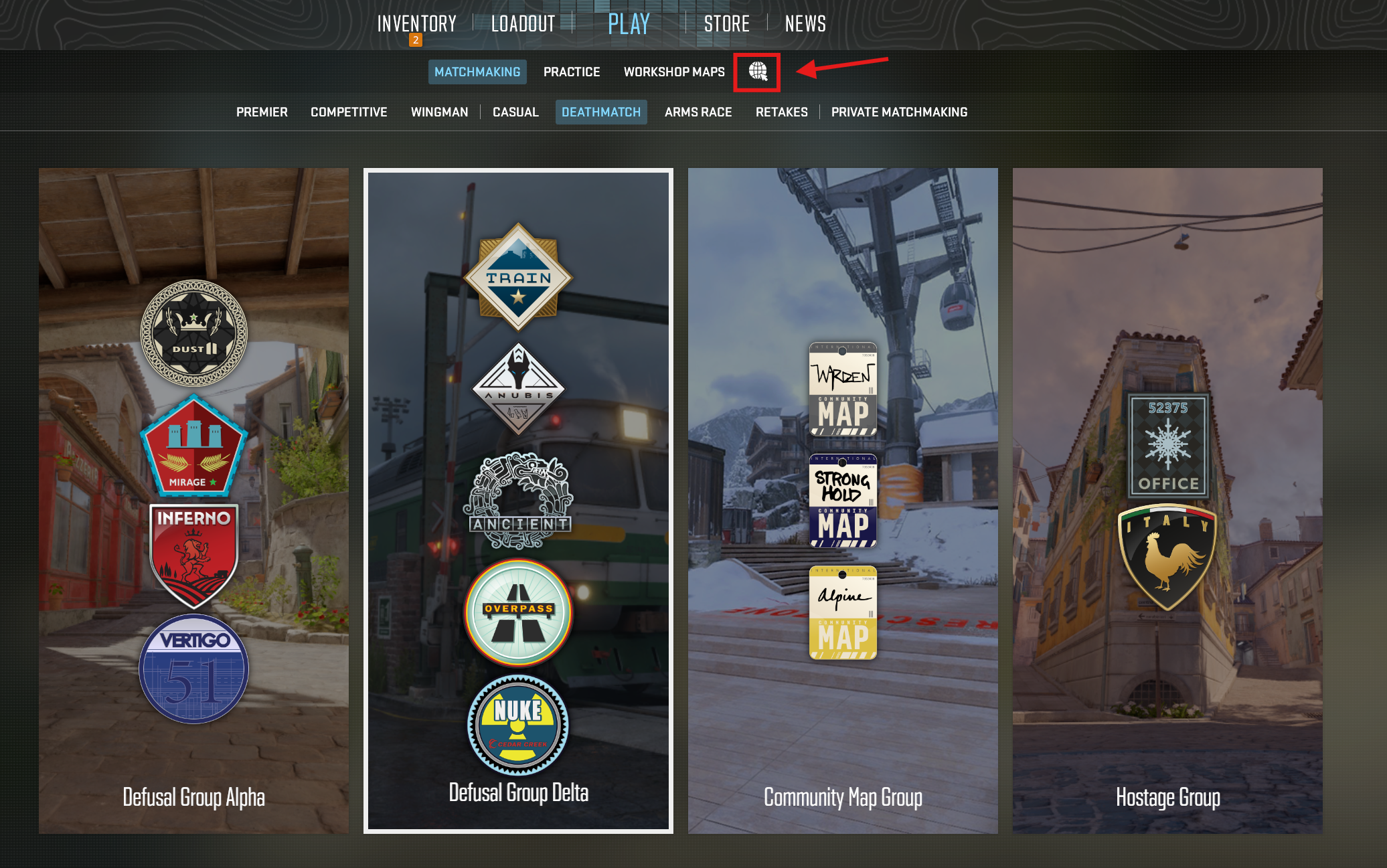Select the Play menu
Image resolution: width=1387 pixels, height=868 pixels.
point(629,24)
